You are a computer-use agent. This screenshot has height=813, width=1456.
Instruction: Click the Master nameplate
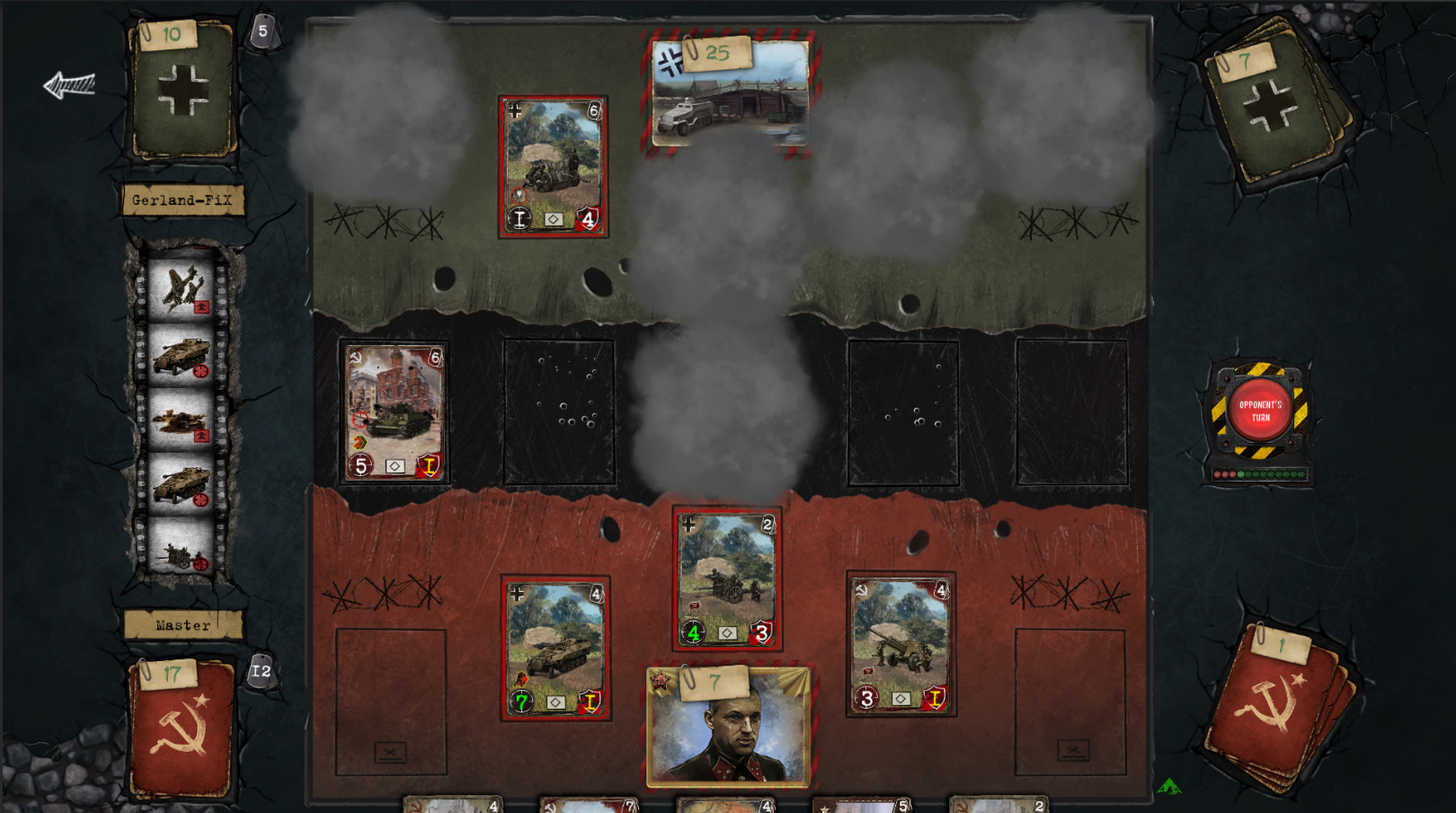point(182,624)
